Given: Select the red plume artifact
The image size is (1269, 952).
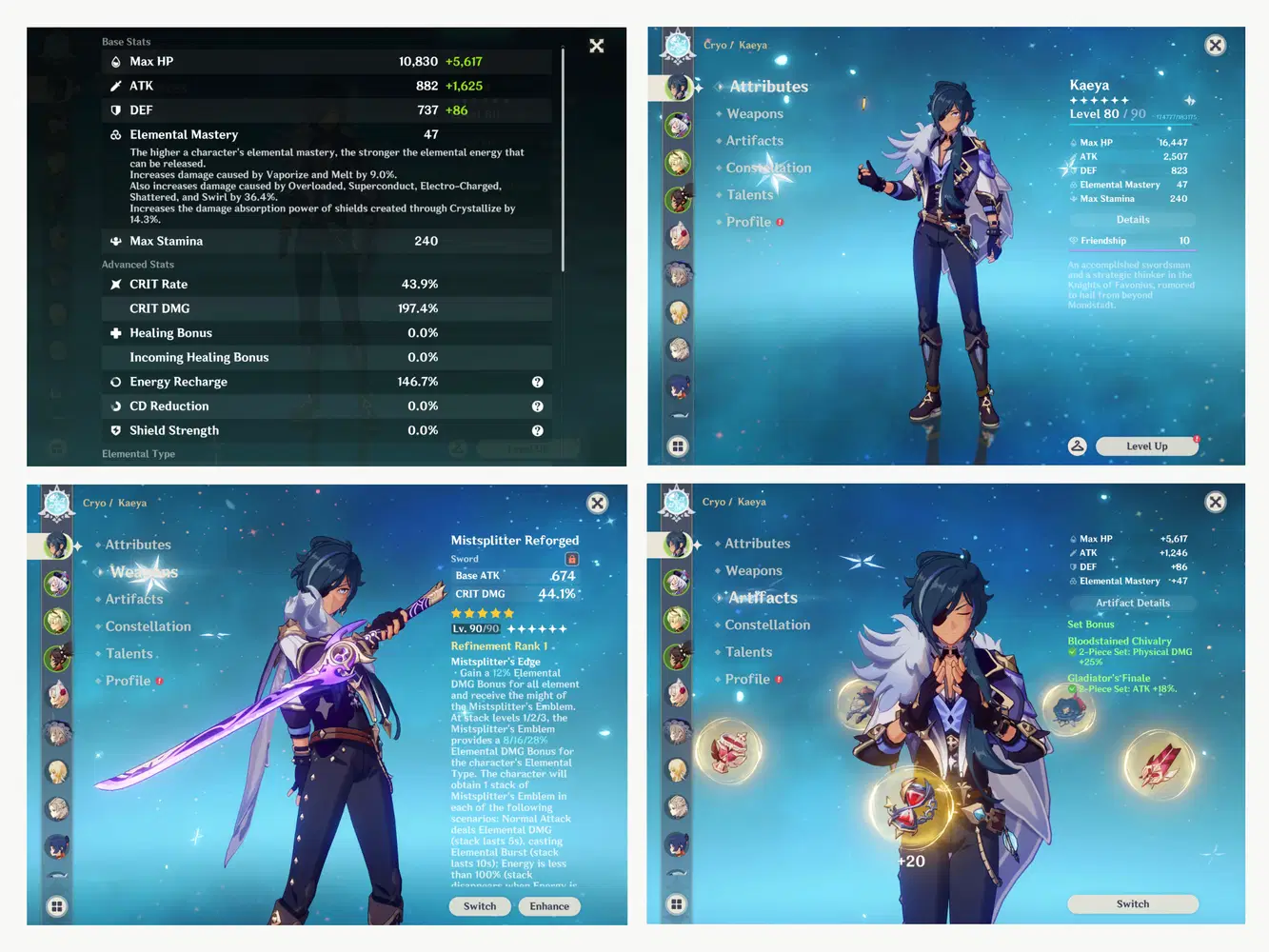Looking at the screenshot, I should point(1158,764).
